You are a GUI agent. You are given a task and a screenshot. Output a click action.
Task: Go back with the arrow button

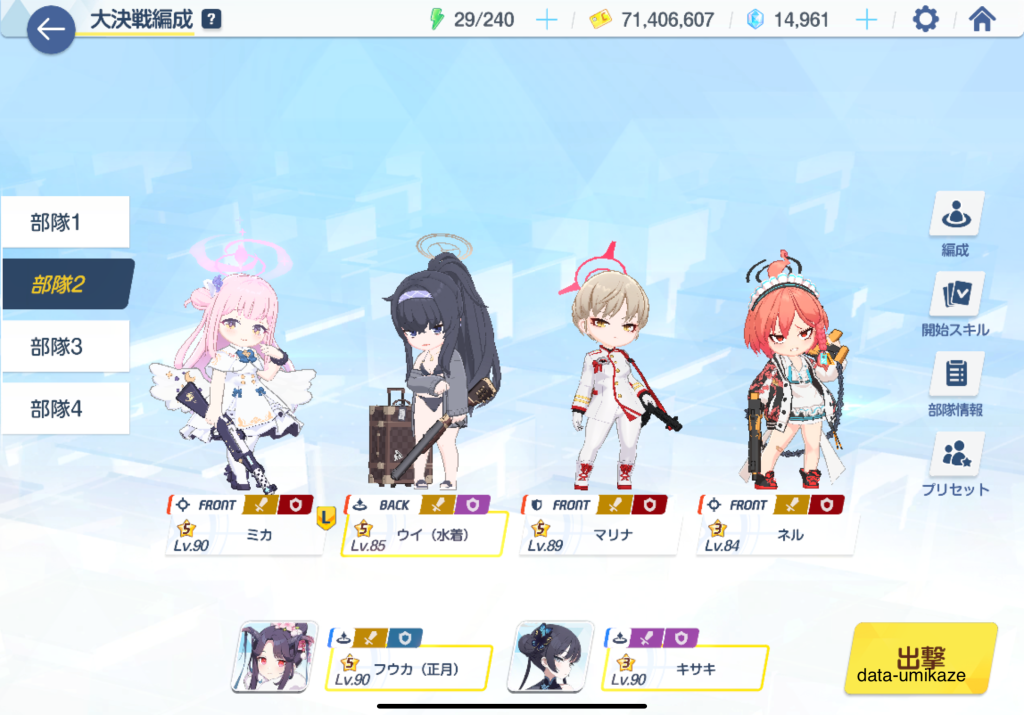(x=51, y=30)
